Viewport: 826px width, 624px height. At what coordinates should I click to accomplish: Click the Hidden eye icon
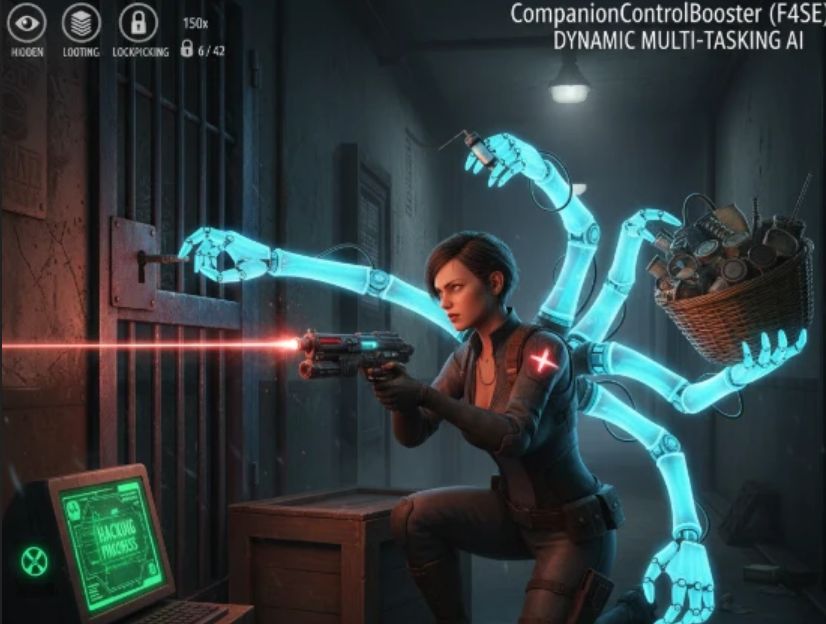coord(27,21)
